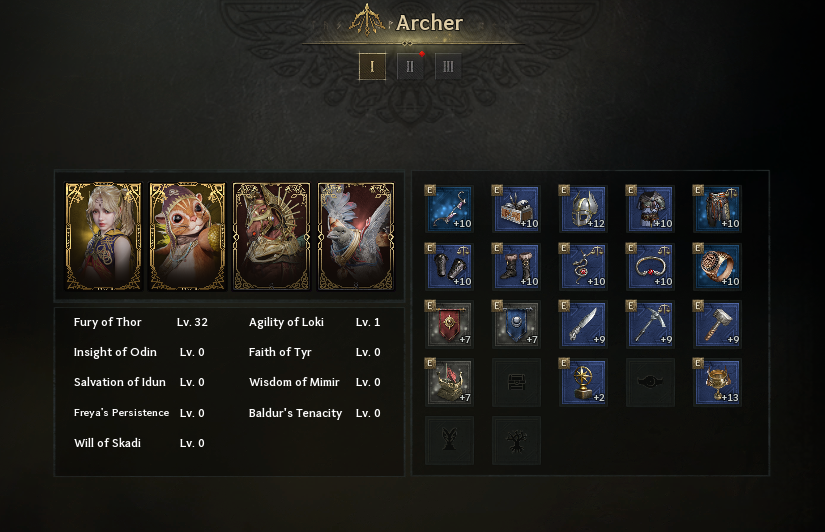The image size is (825, 532).
Task: Select preset tab III
Action: tap(447, 66)
